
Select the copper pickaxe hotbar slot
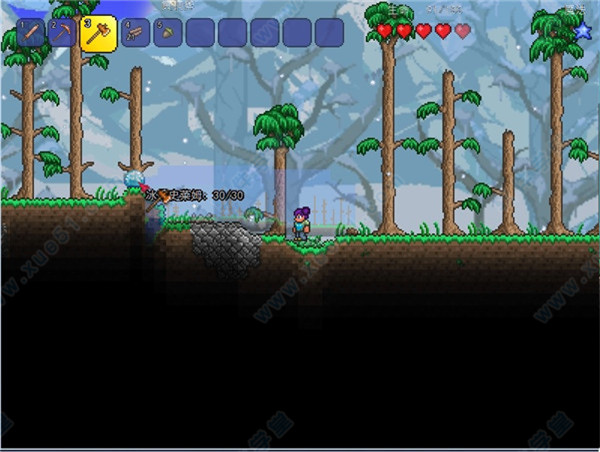(63, 33)
